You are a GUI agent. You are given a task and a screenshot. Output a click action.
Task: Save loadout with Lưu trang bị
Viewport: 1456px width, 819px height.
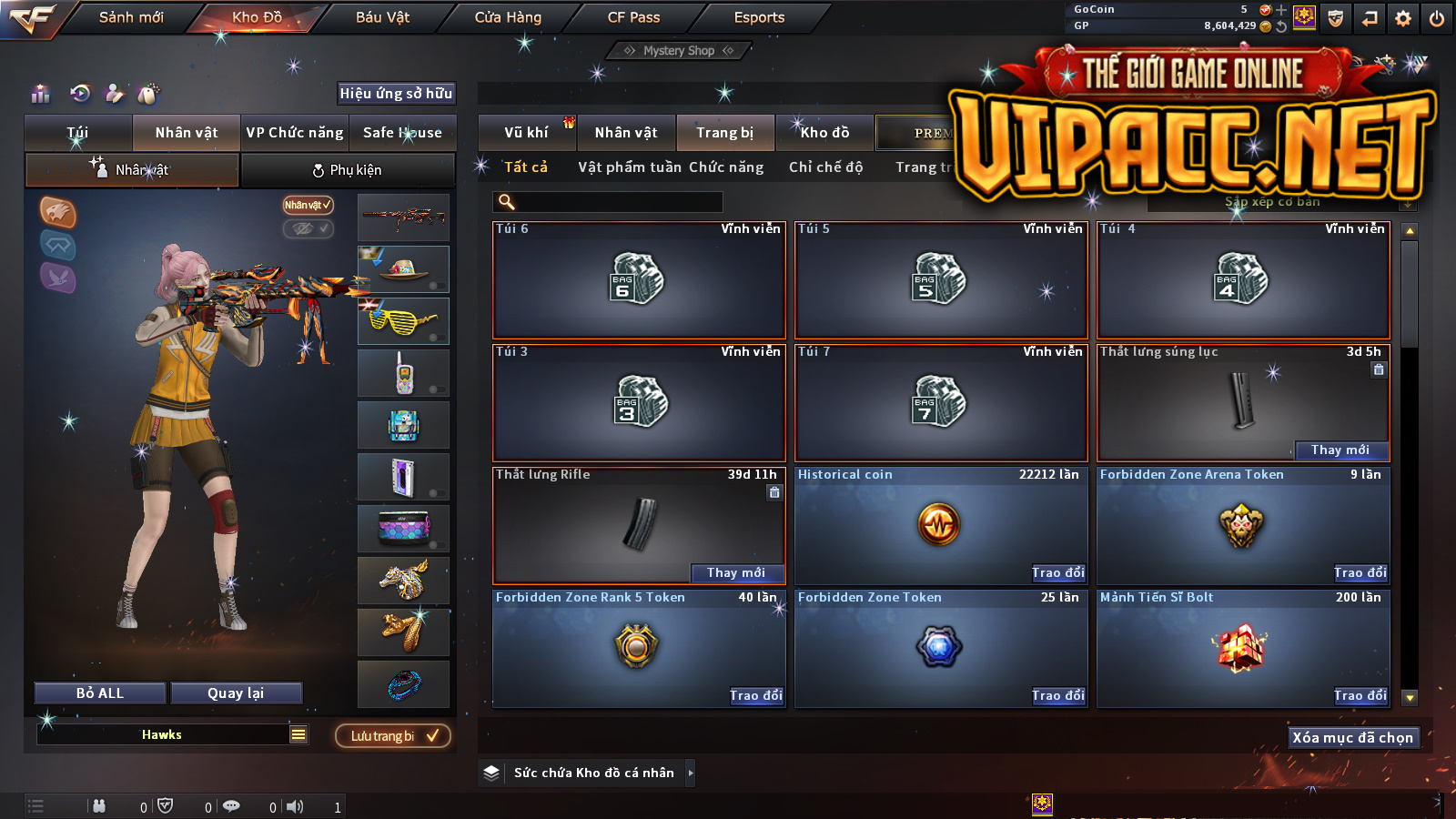(393, 736)
